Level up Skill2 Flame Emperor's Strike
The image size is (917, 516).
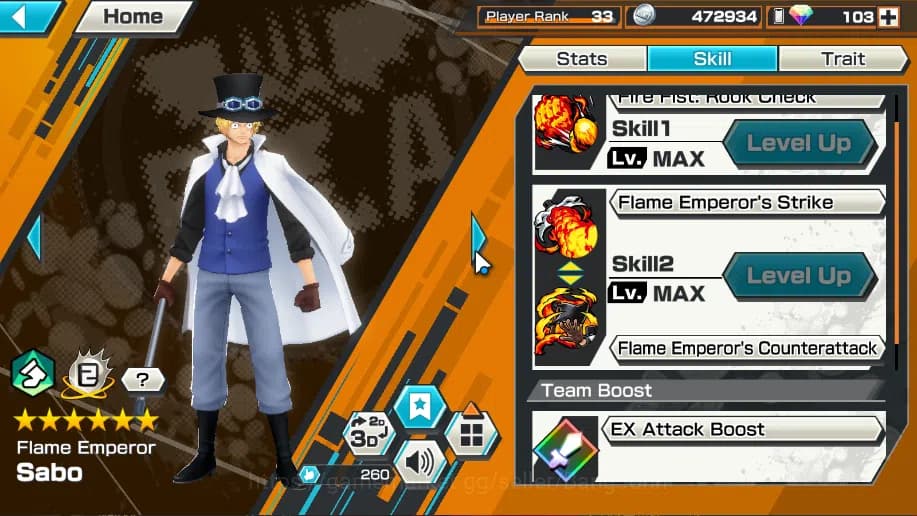pyautogui.click(x=798, y=277)
